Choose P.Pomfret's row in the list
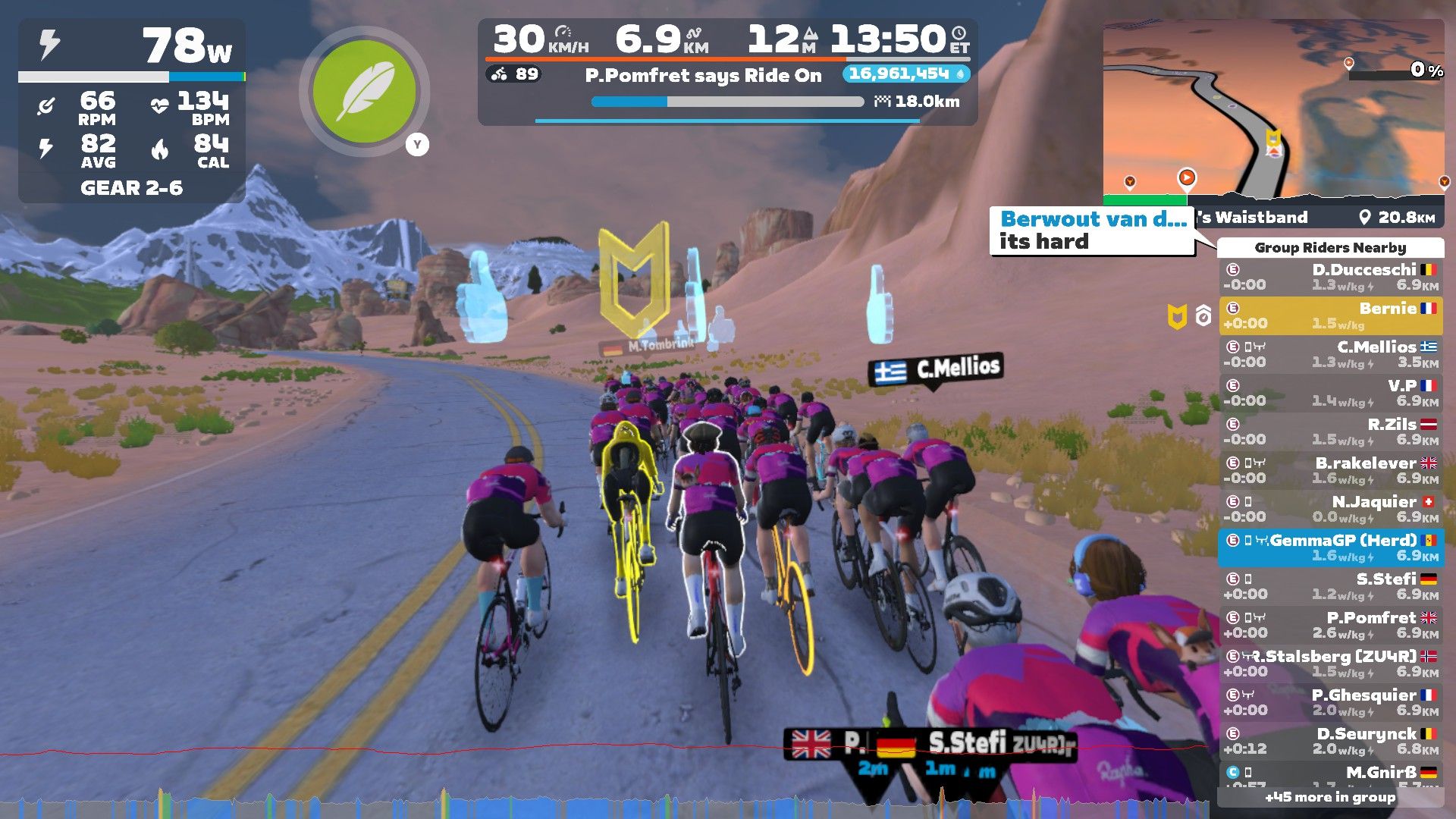The height and width of the screenshot is (819, 1456). (1331, 625)
